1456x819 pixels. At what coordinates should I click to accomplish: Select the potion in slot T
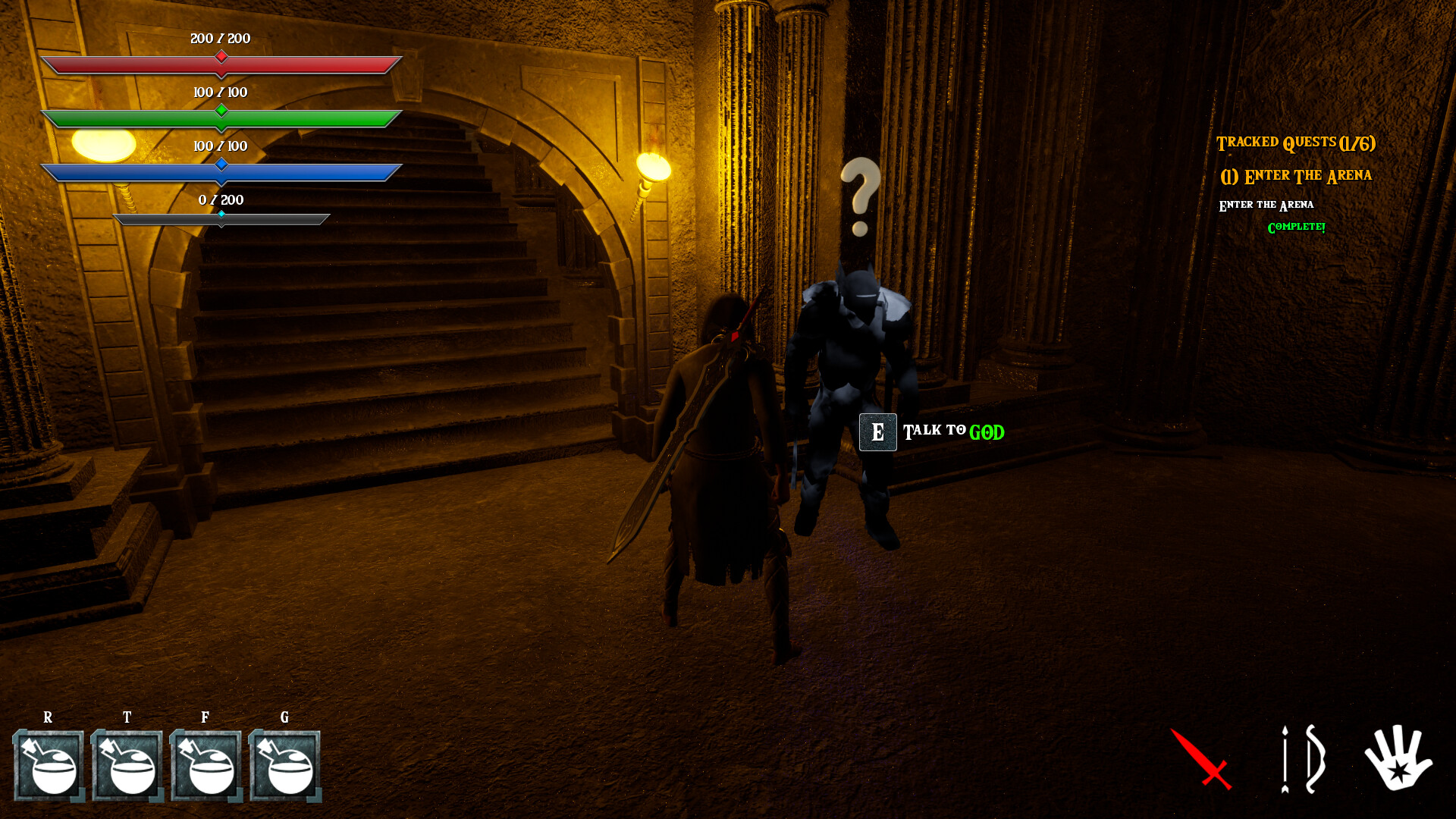tap(127, 766)
